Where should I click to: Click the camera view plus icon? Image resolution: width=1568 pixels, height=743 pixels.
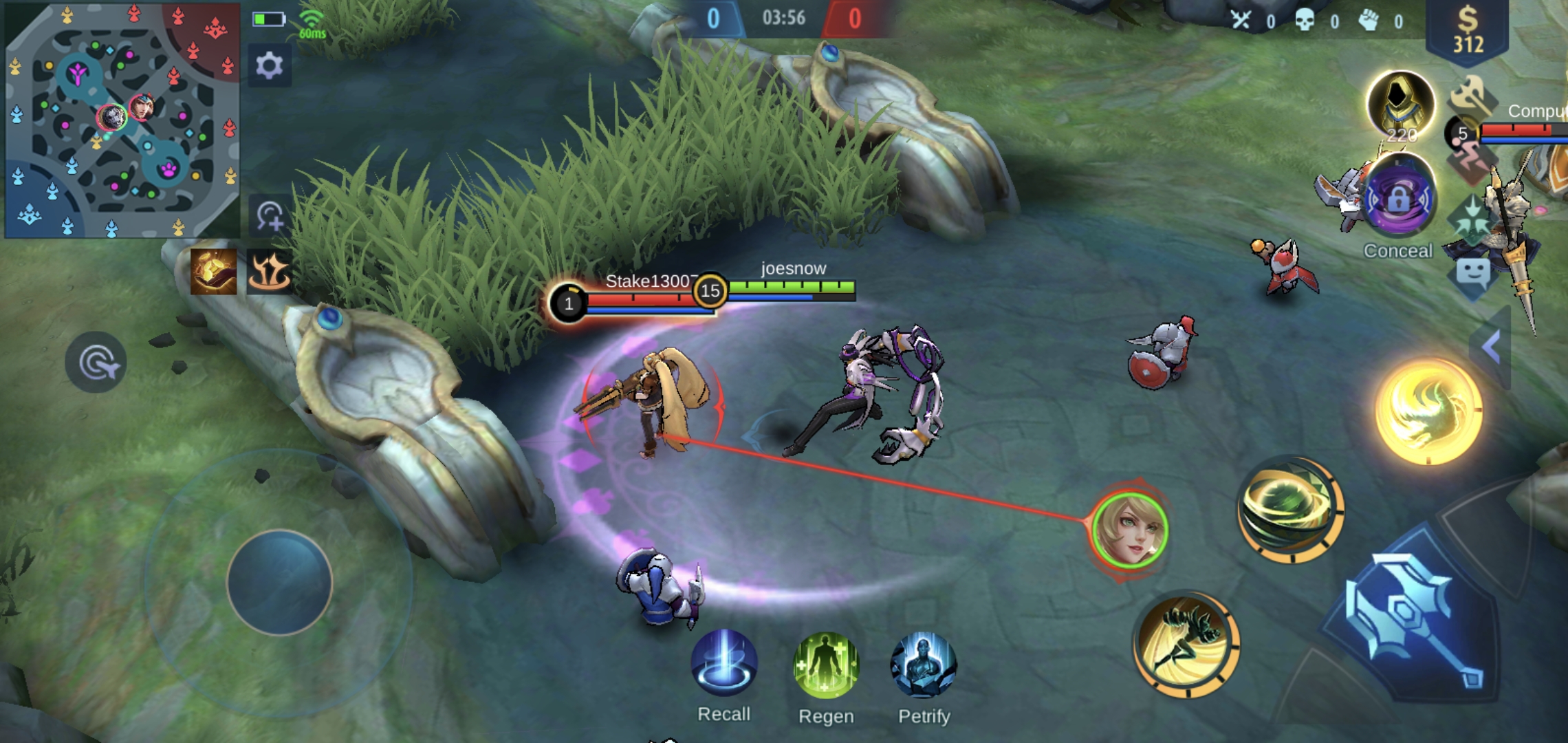270,216
